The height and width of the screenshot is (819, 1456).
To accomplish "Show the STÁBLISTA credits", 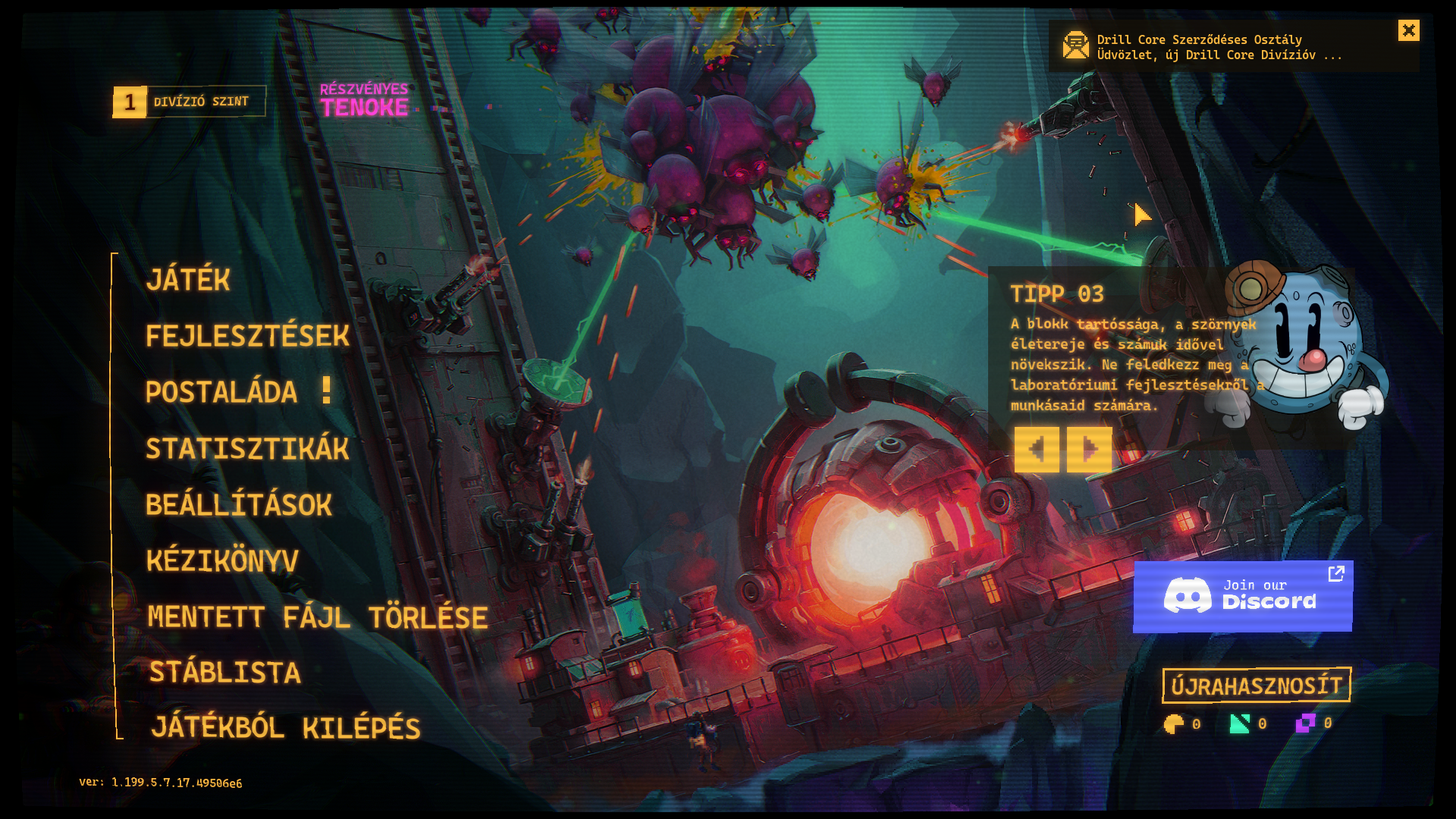I will [224, 673].
